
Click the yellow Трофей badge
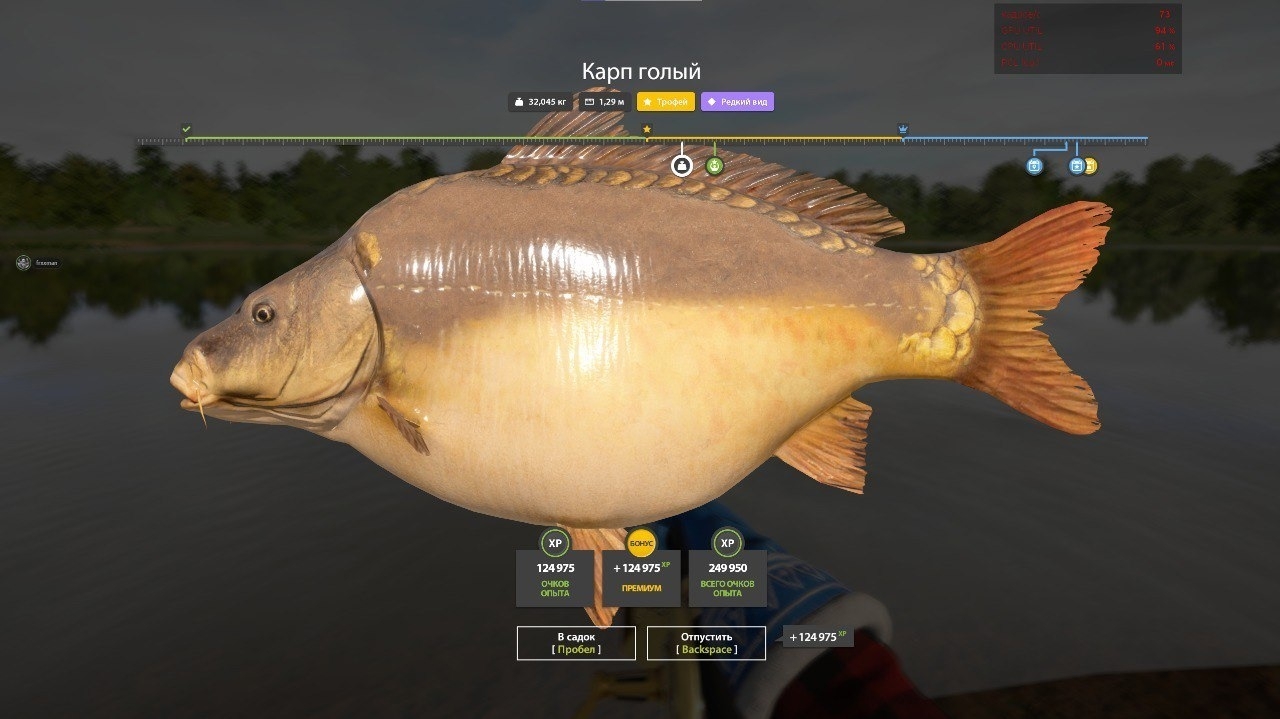point(666,102)
